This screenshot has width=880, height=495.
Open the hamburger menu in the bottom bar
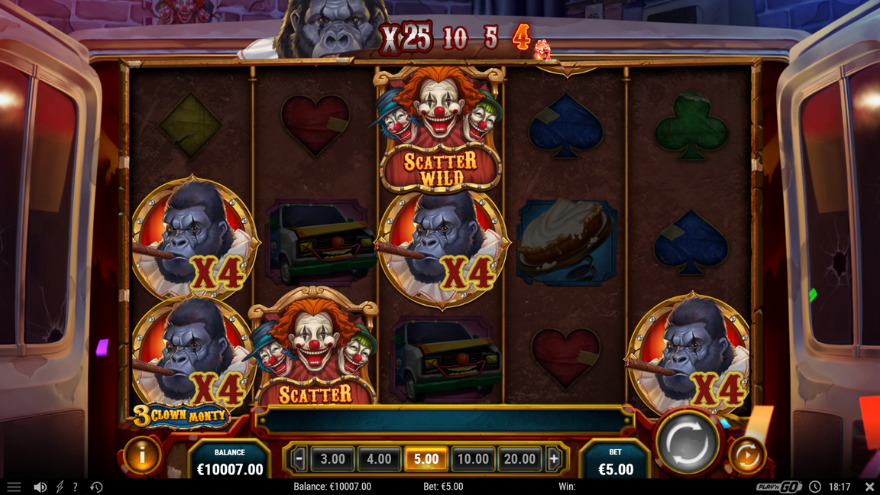14,487
